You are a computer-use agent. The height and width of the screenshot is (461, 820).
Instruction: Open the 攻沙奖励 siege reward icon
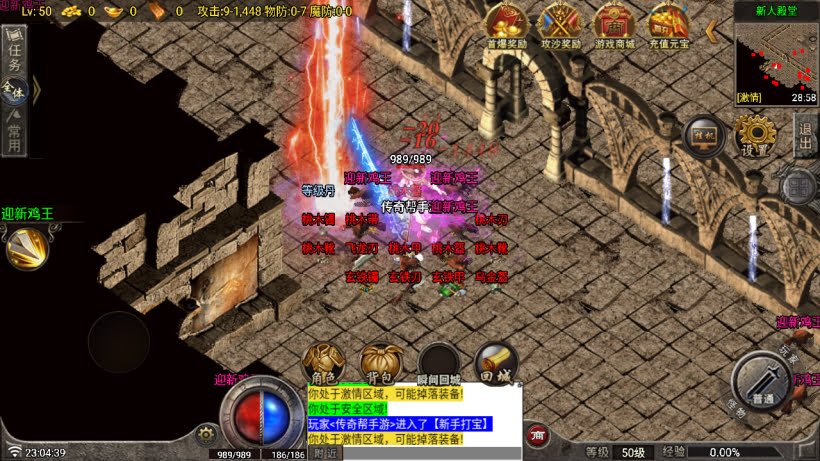[x=561, y=24]
